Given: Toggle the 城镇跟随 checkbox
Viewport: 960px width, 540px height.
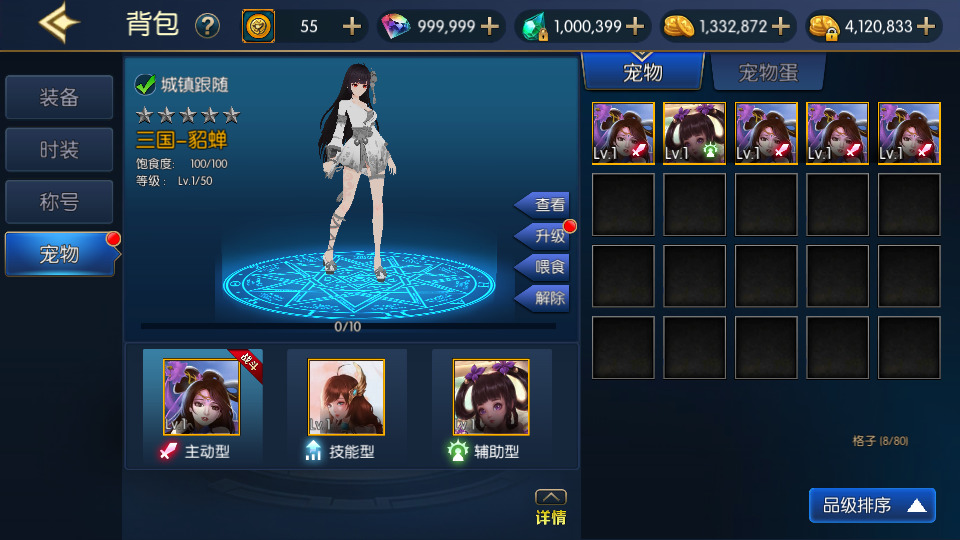Looking at the screenshot, I should (x=146, y=85).
